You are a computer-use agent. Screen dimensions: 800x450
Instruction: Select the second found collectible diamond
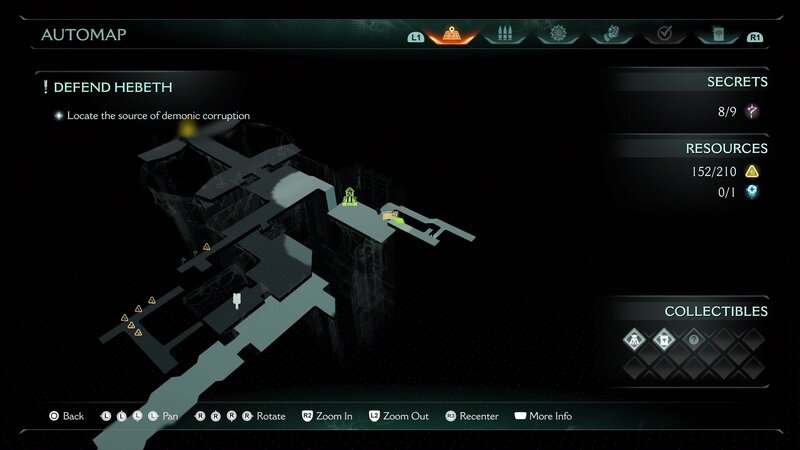(x=663, y=340)
